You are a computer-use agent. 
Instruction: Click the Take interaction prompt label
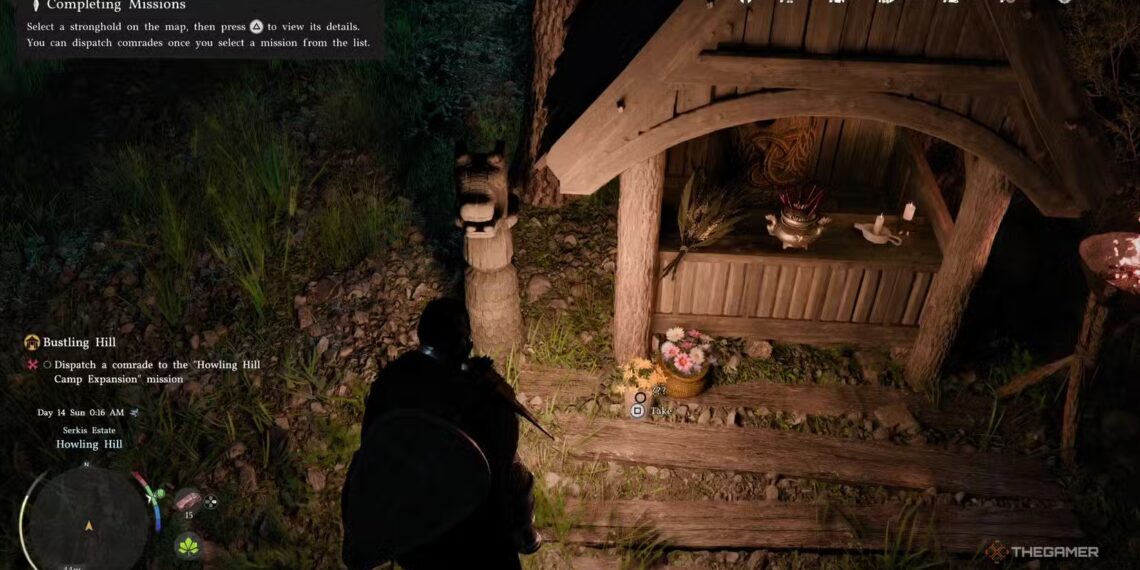click(661, 411)
